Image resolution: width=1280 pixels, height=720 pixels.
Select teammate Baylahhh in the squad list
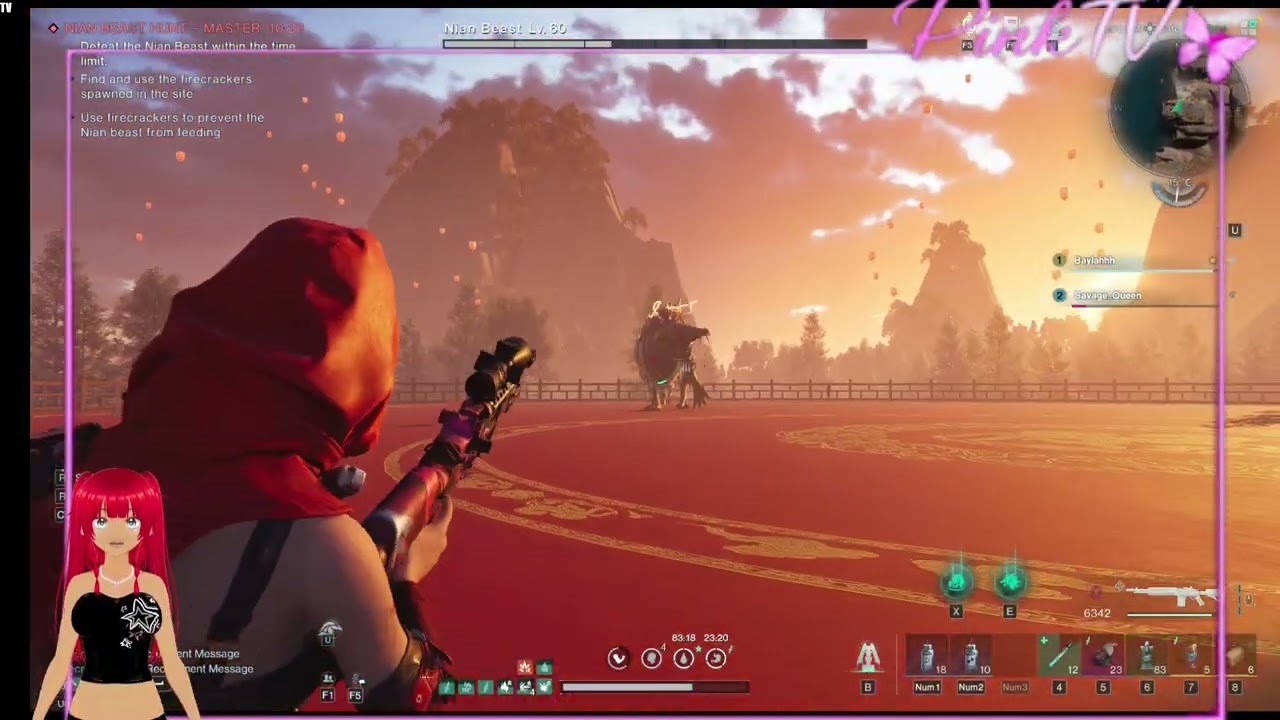[1094, 261]
